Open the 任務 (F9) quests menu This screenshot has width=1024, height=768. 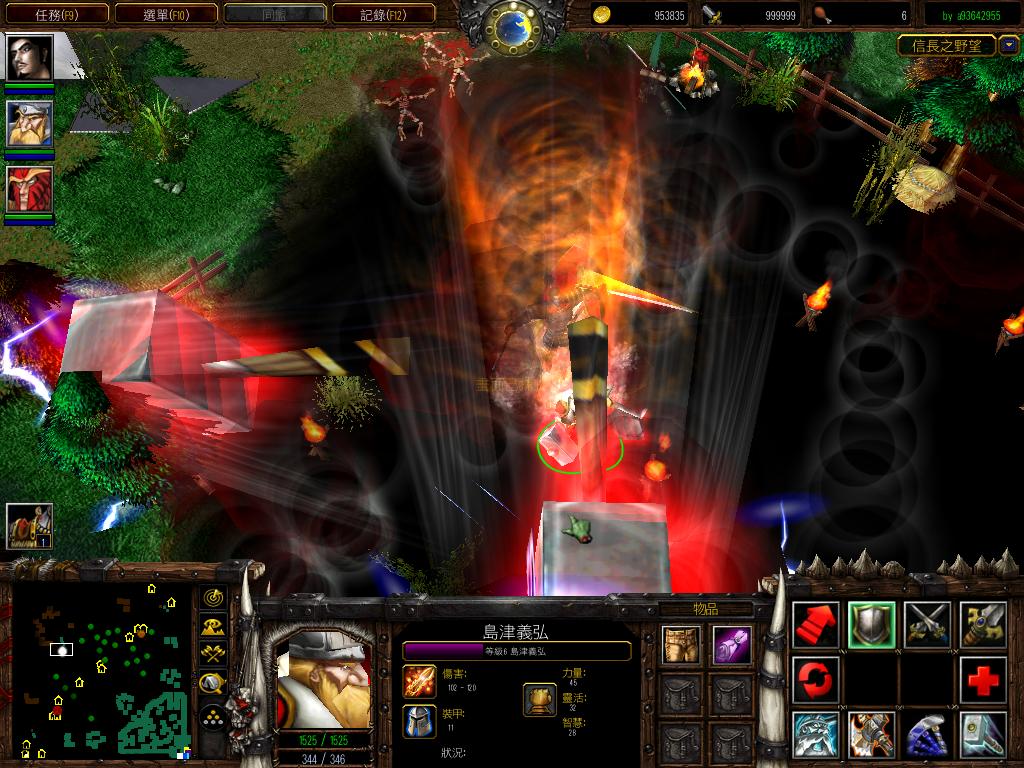[55, 14]
